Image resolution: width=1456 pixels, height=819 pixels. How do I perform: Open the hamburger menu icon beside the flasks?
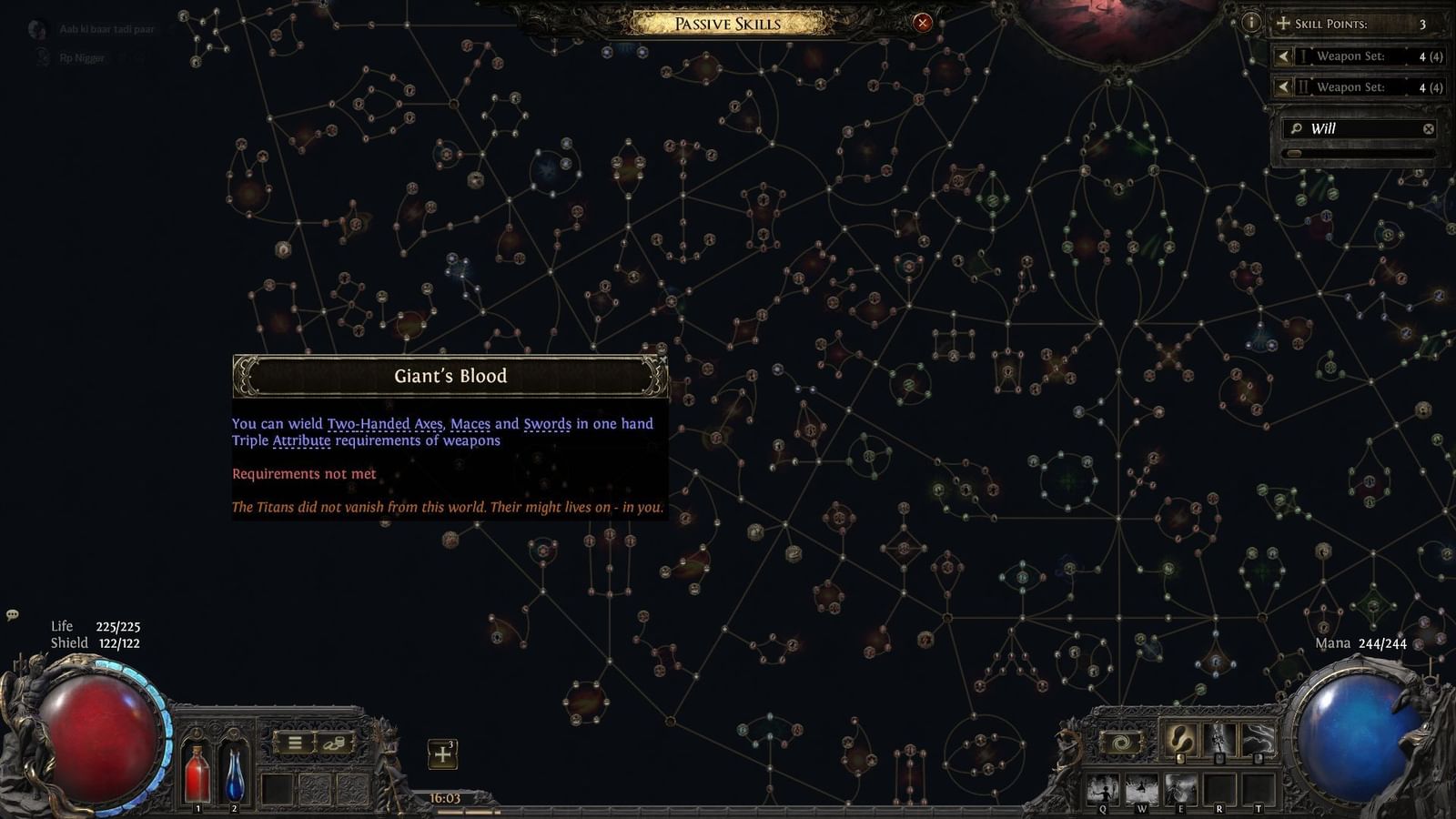click(x=295, y=743)
